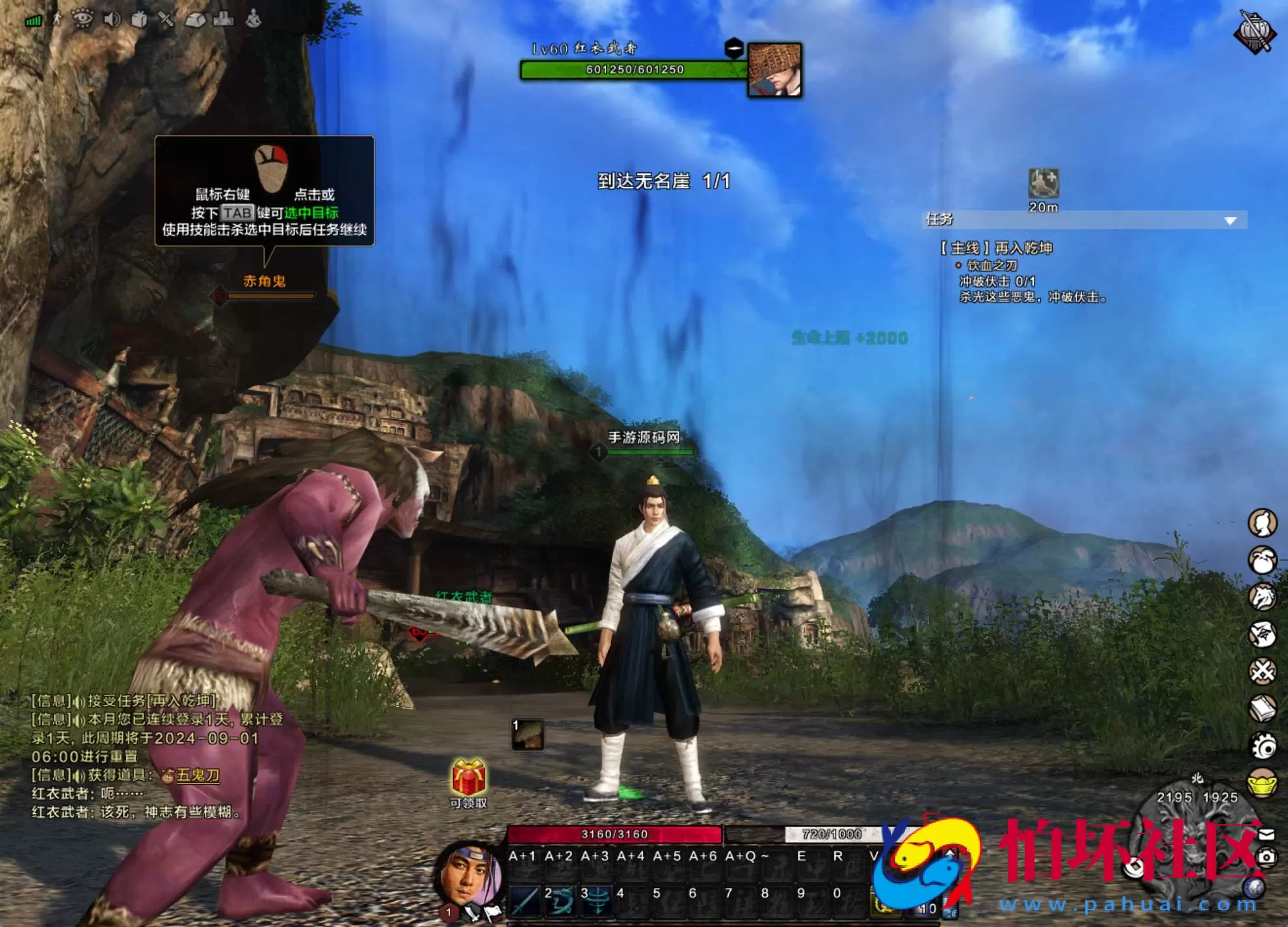This screenshot has width=1288, height=927.
Task: Open the red-clothed warrior target portrait
Action: pyautogui.click(x=774, y=70)
